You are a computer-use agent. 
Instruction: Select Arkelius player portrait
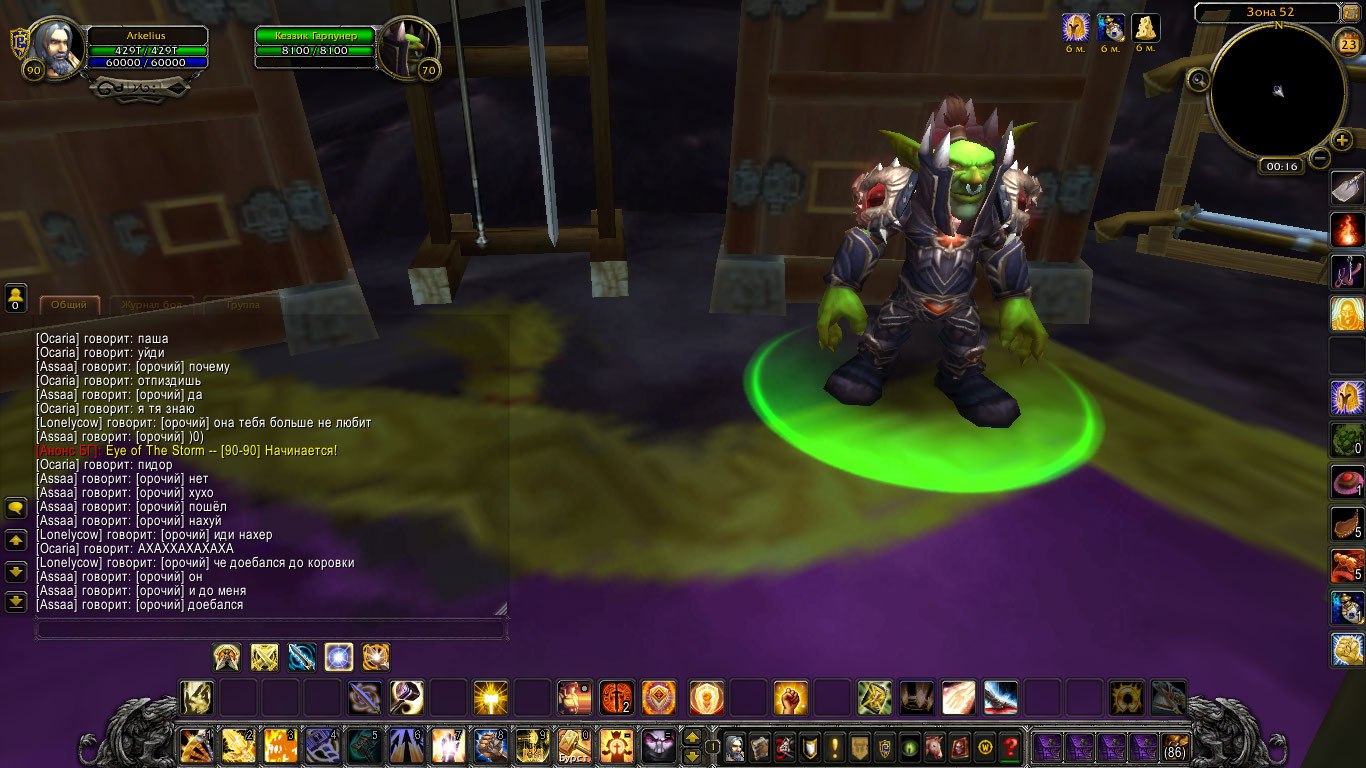pos(54,48)
